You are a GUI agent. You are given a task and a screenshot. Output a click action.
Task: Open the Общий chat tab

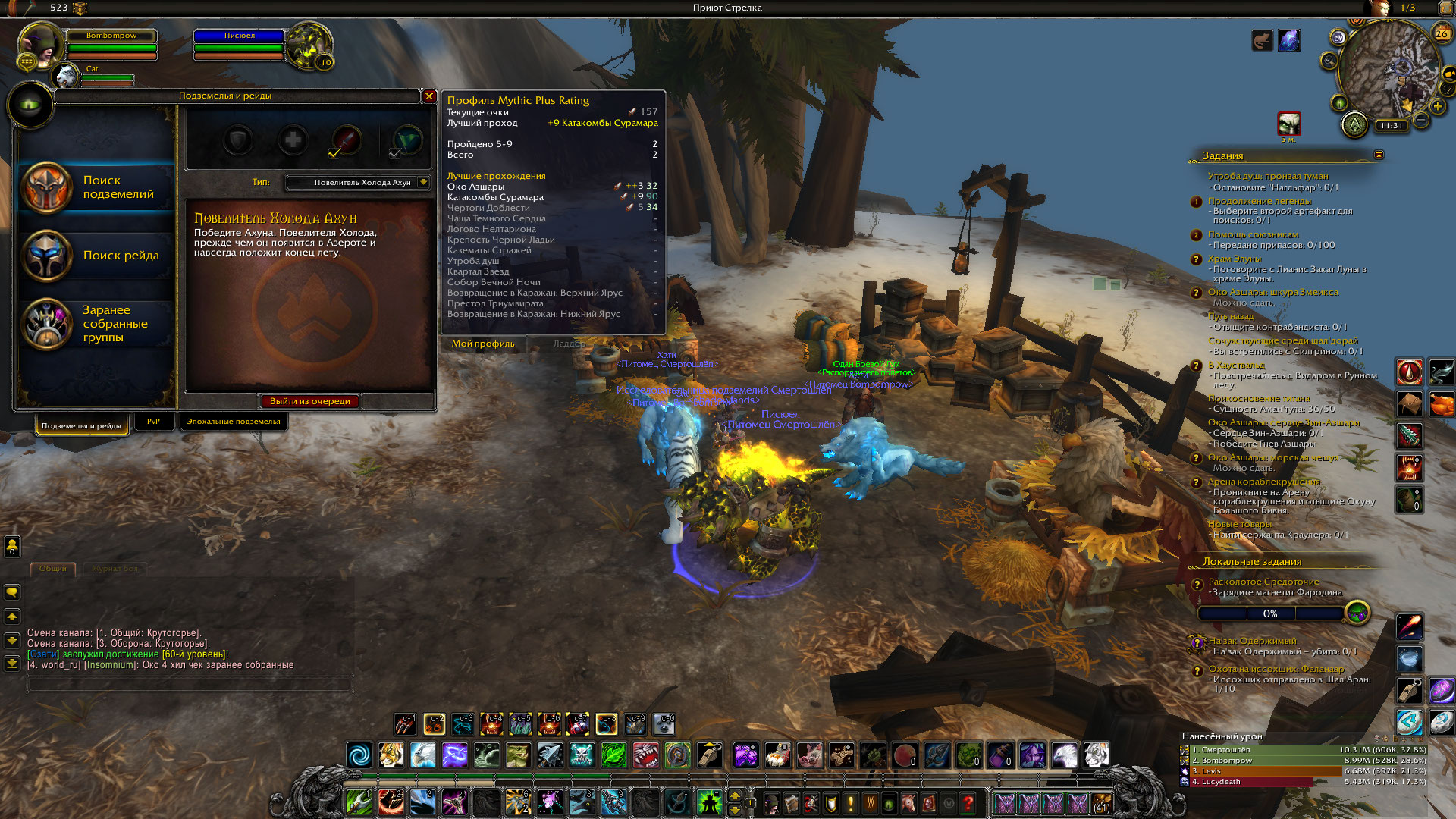[52, 568]
